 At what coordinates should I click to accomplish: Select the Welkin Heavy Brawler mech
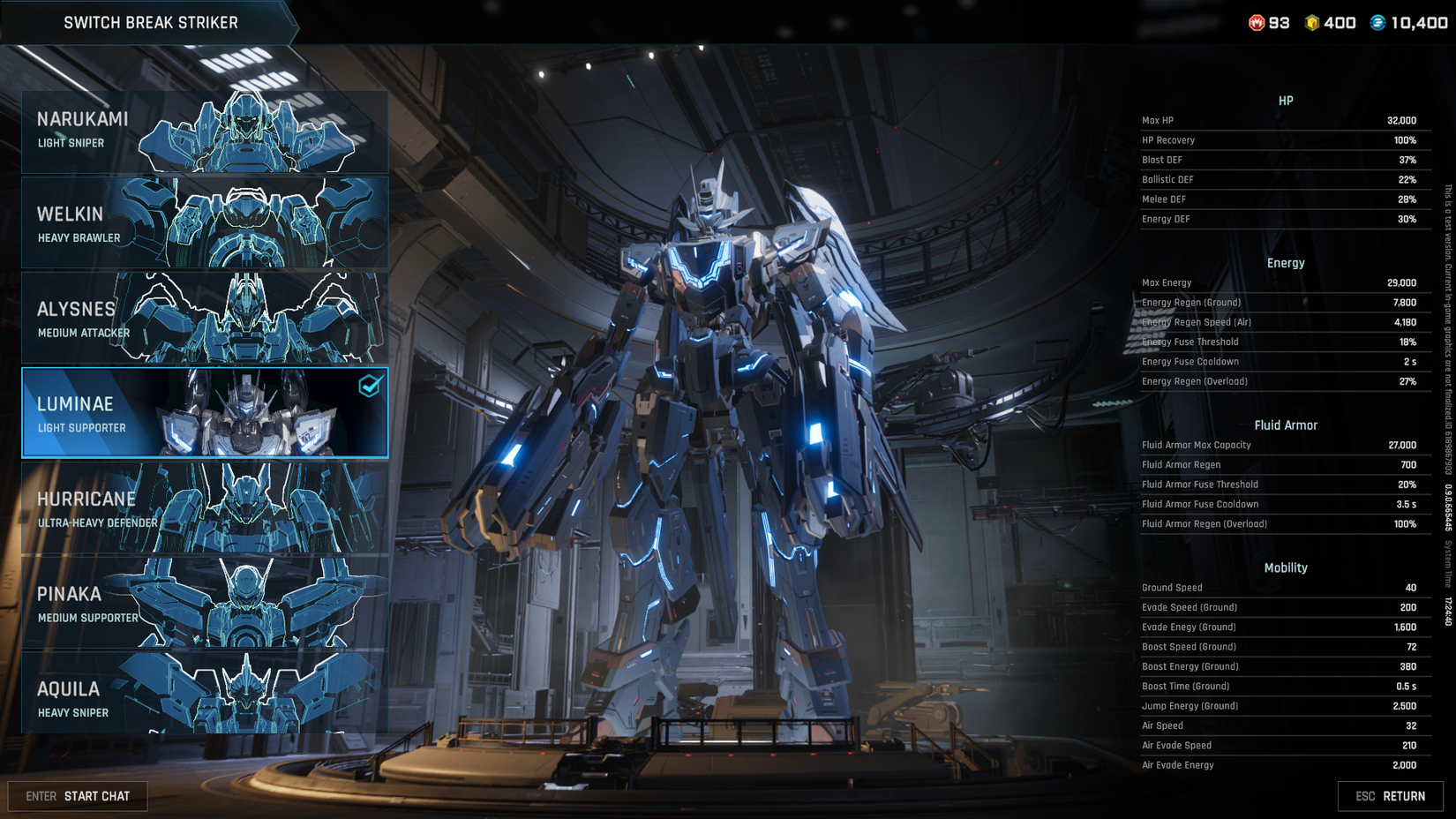203,222
